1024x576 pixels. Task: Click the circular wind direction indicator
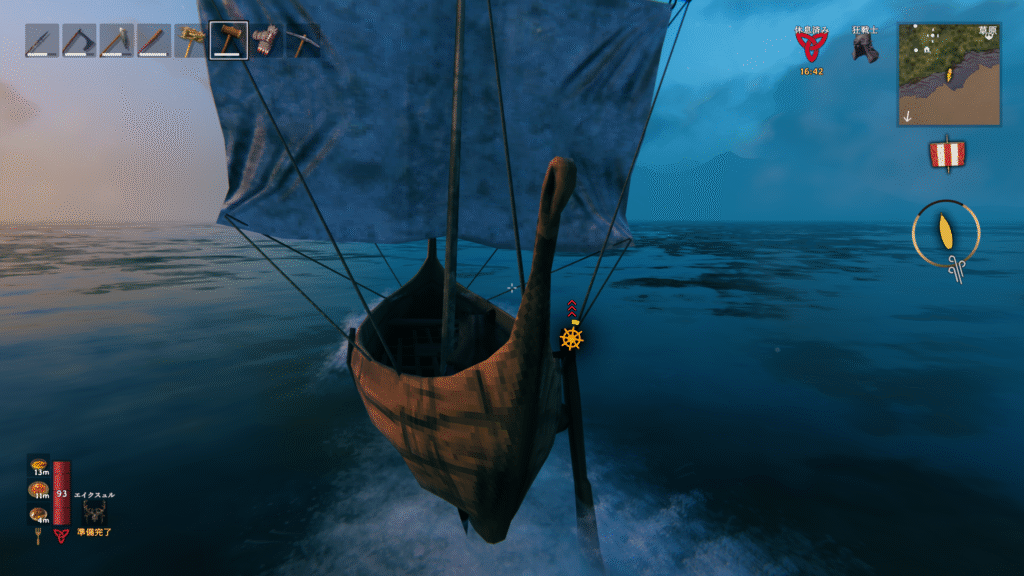pos(945,233)
